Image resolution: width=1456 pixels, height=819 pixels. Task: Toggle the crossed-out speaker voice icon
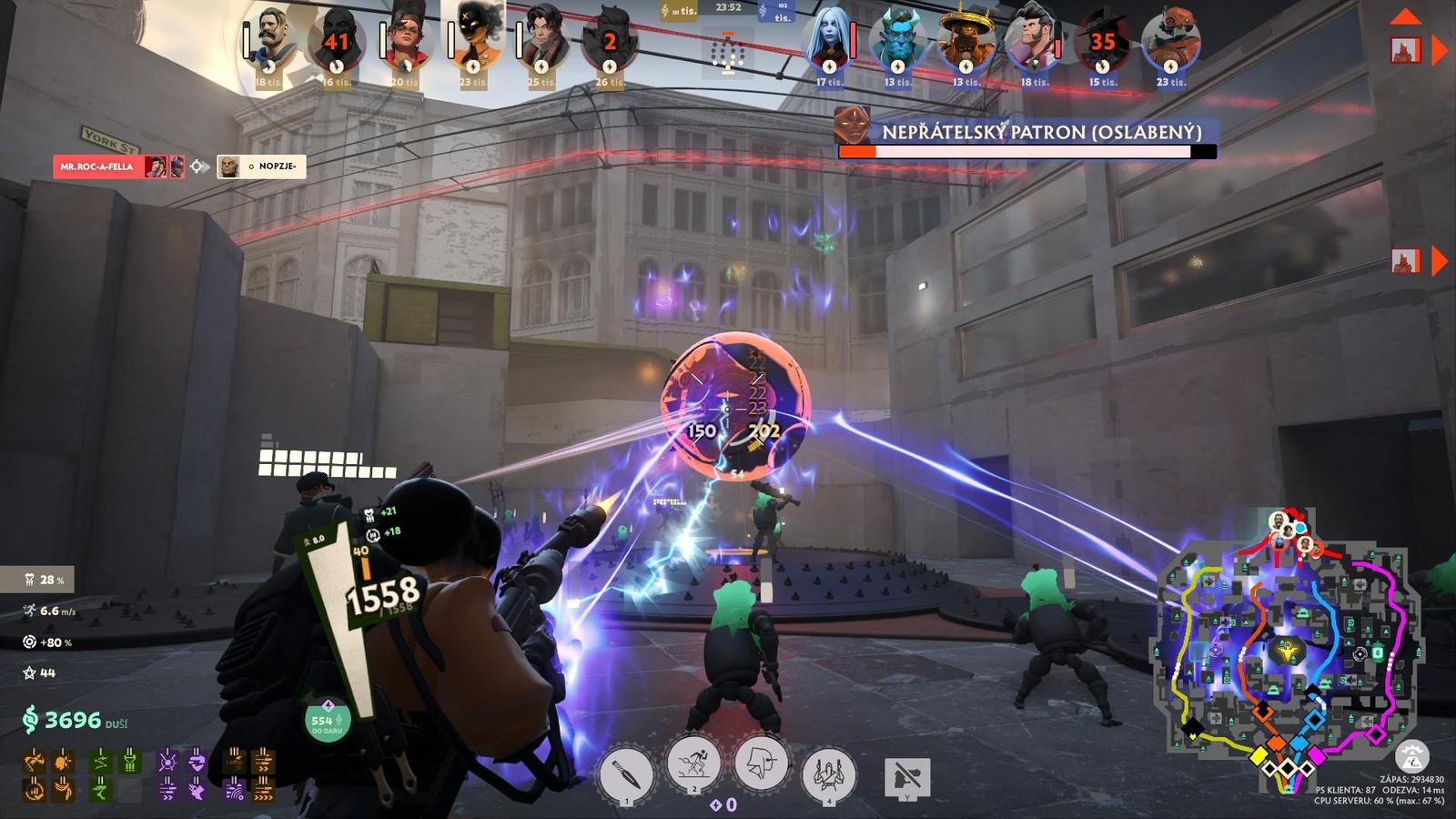(906, 779)
